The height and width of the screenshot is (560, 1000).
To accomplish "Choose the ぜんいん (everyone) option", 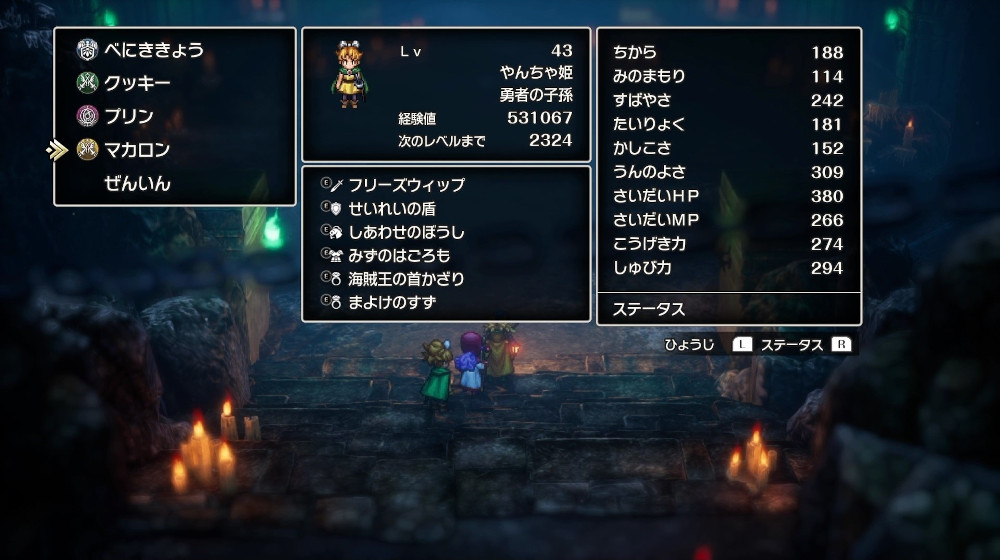I will pyautogui.click(x=137, y=184).
